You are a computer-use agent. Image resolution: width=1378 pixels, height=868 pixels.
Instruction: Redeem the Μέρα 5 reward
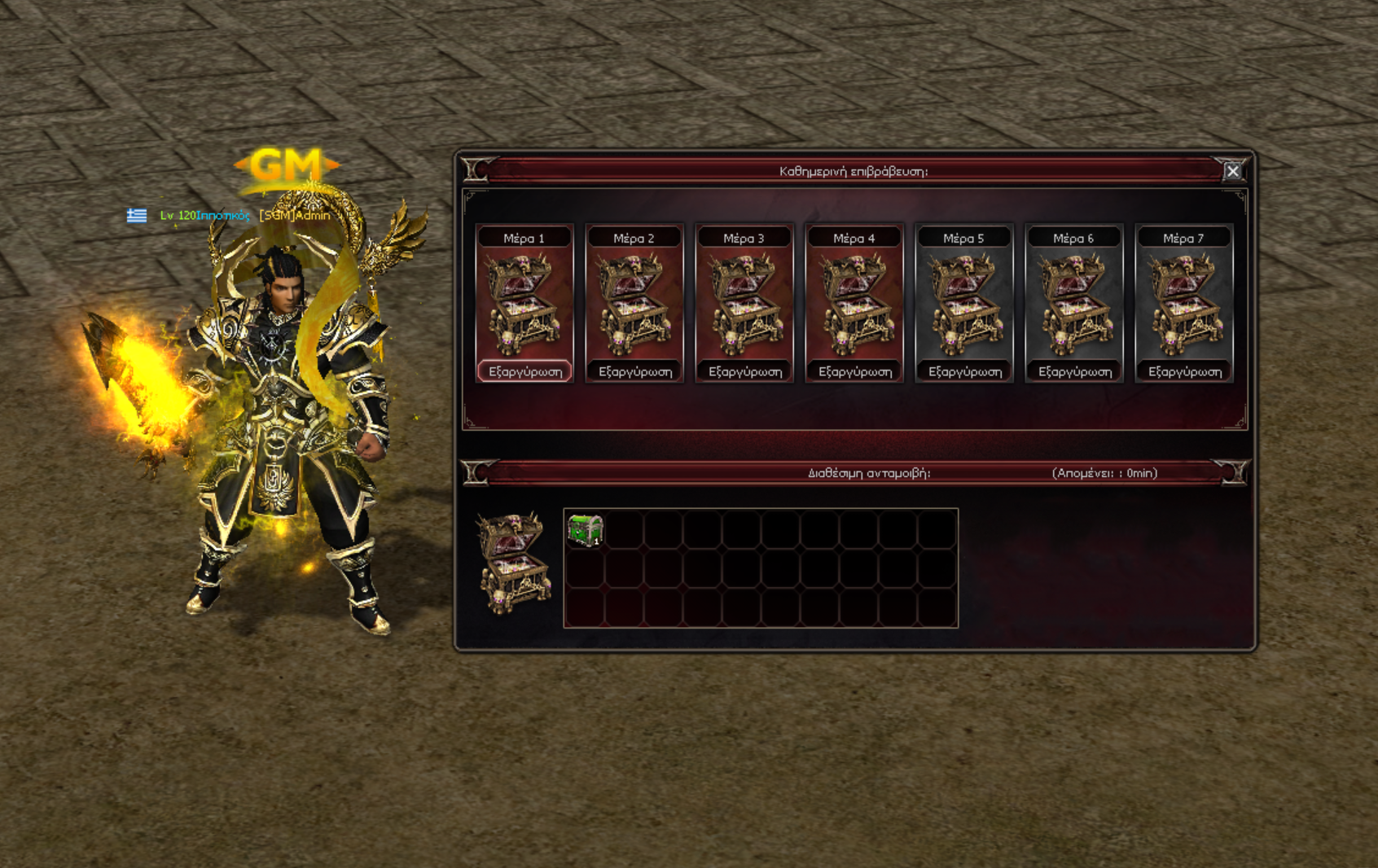point(965,371)
